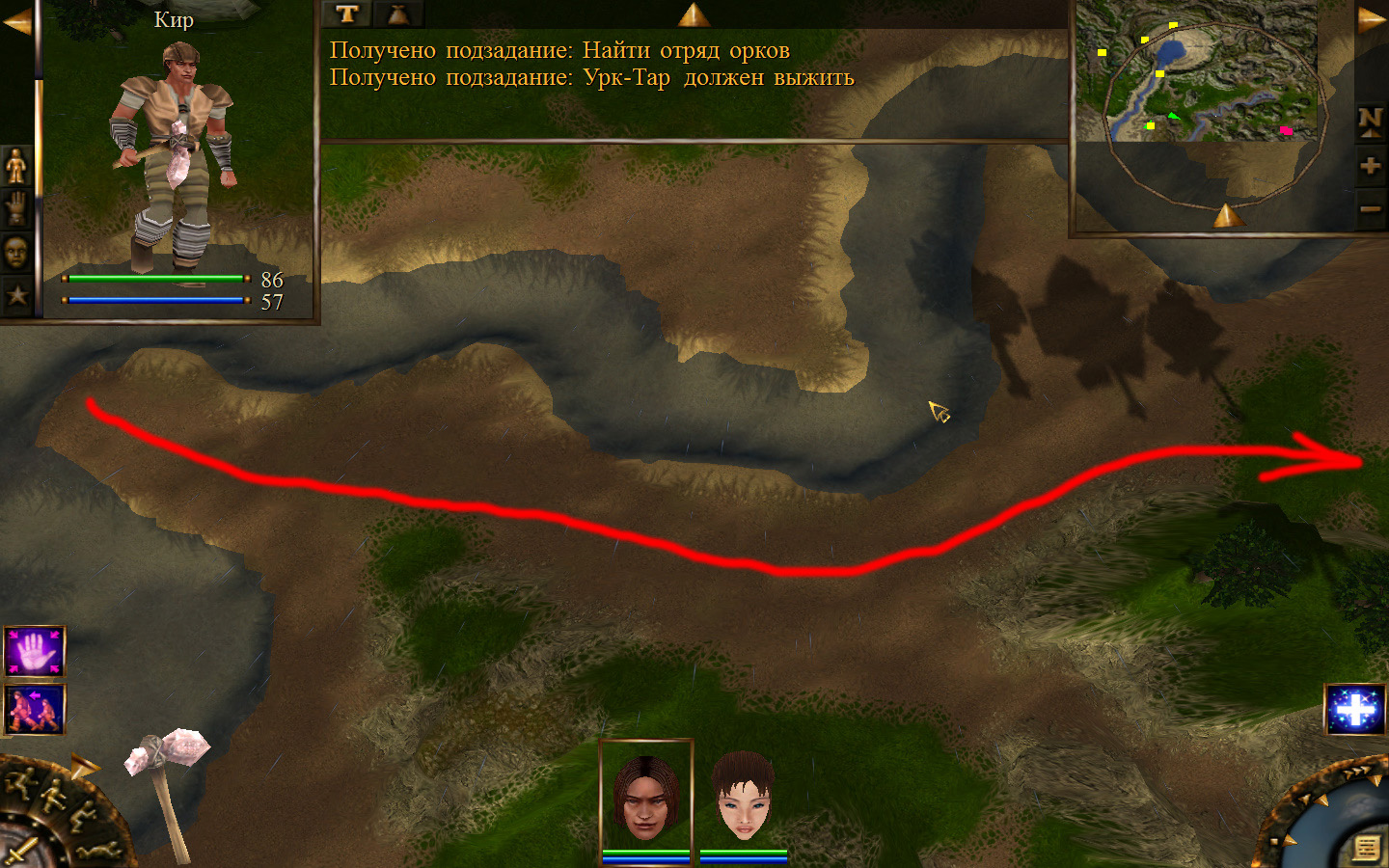Select the male hero portrait
1389x868 pixels.
coord(645,797)
